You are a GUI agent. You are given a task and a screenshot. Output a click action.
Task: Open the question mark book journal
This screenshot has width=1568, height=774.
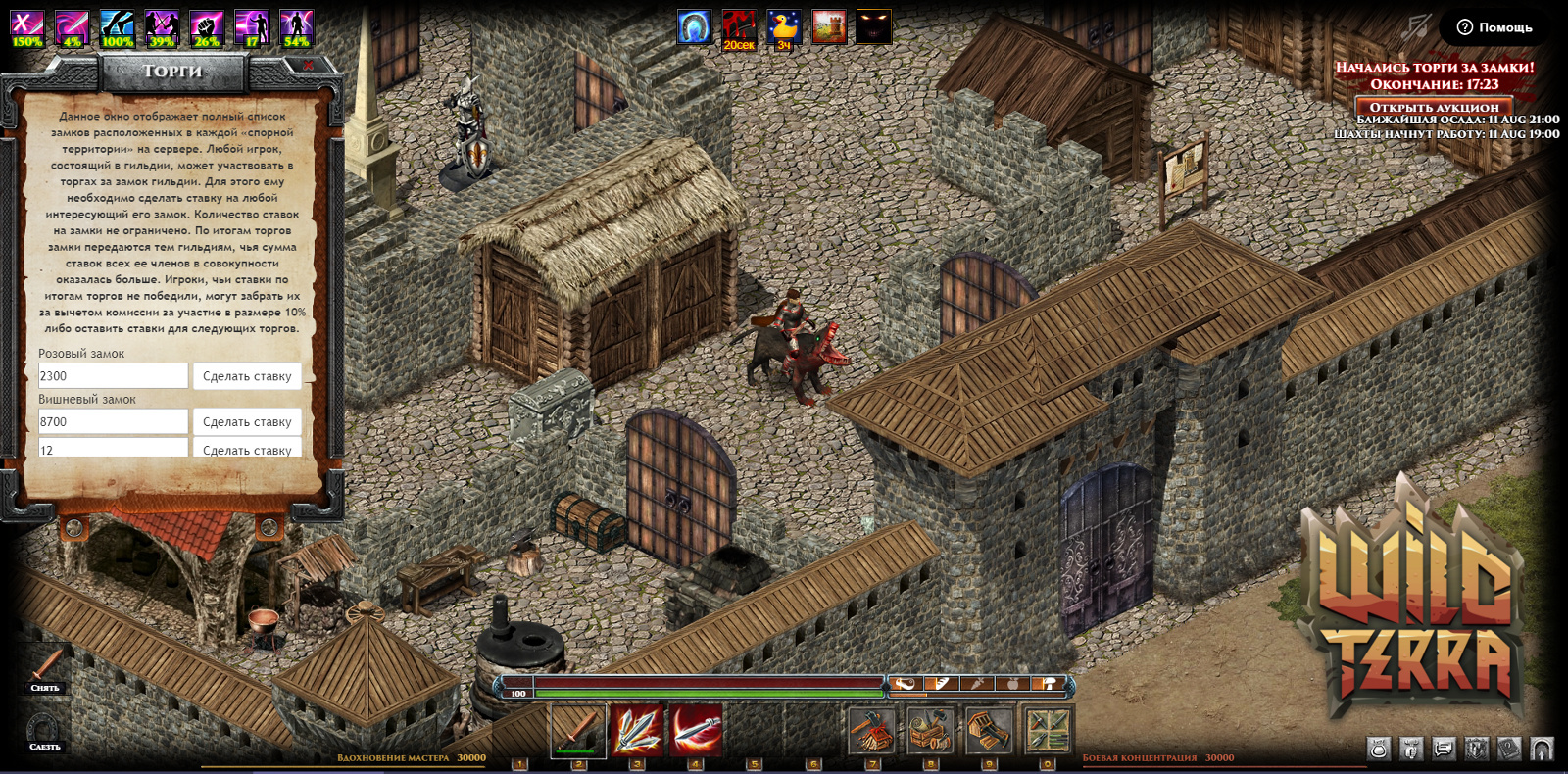tap(1509, 750)
